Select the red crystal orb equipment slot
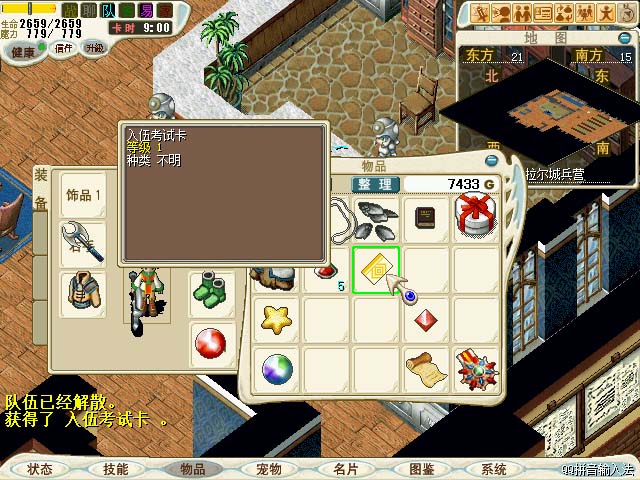This screenshot has width=640, height=480. (211, 344)
